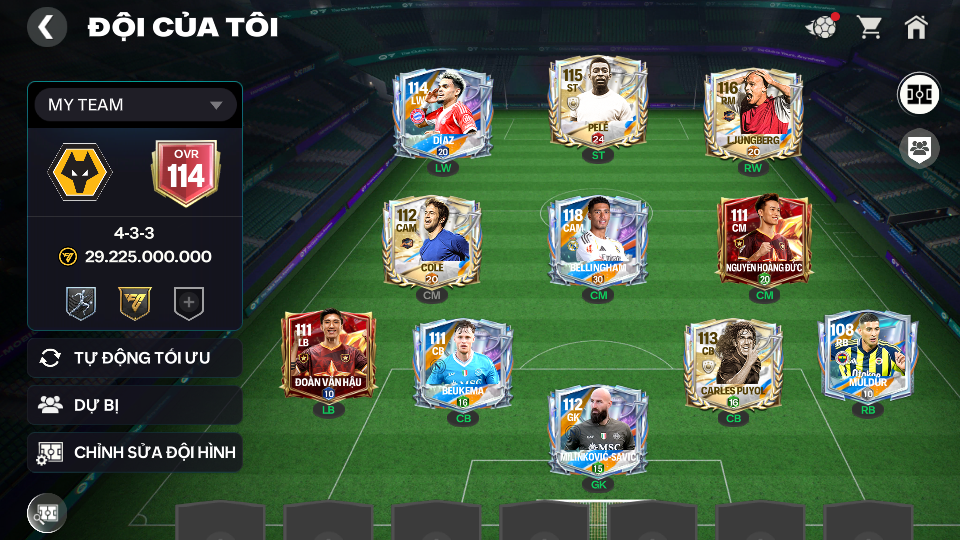The width and height of the screenshot is (960, 540).
Task: Select the Pelé striker card
Action: point(598,105)
